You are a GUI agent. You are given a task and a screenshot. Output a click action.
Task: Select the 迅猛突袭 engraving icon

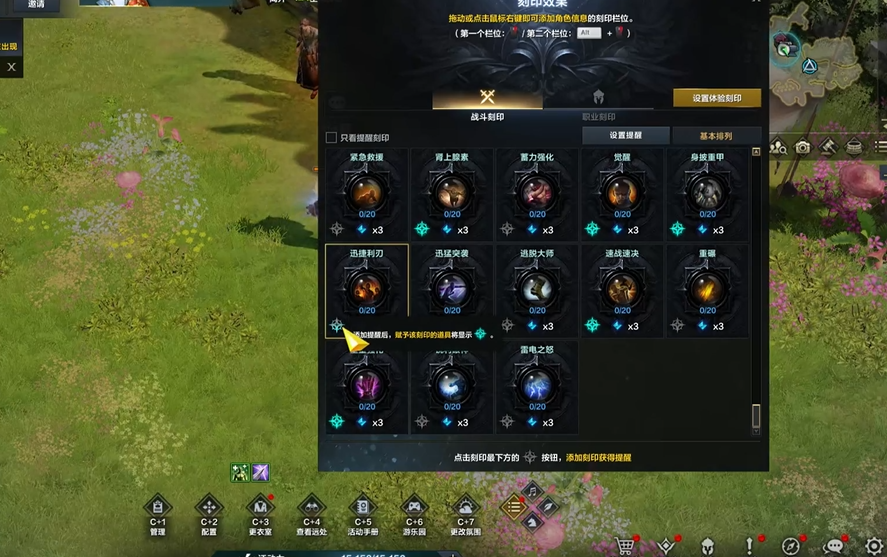point(452,290)
